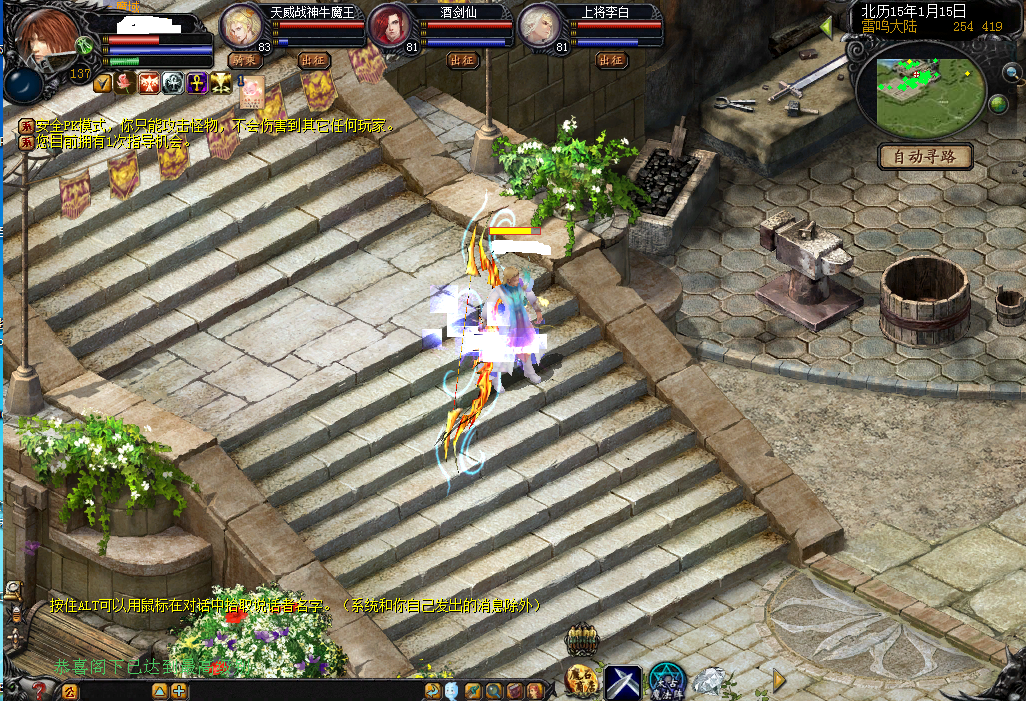1026x701 pixels.
Task: Click the 自动寻路 auto-pathfinding button
Action: coord(925,156)
